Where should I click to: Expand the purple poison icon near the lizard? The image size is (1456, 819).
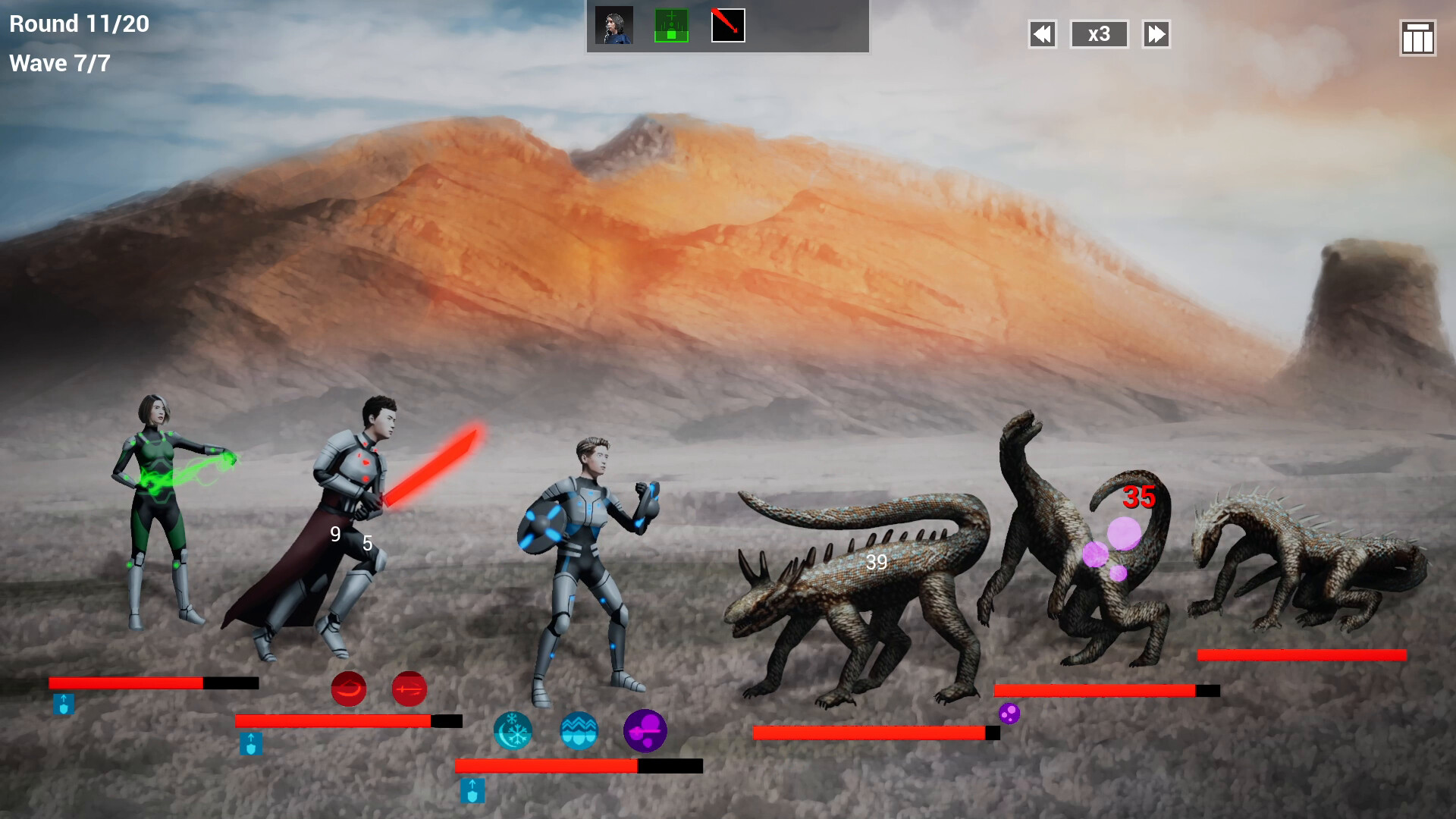click(1009, 713)
